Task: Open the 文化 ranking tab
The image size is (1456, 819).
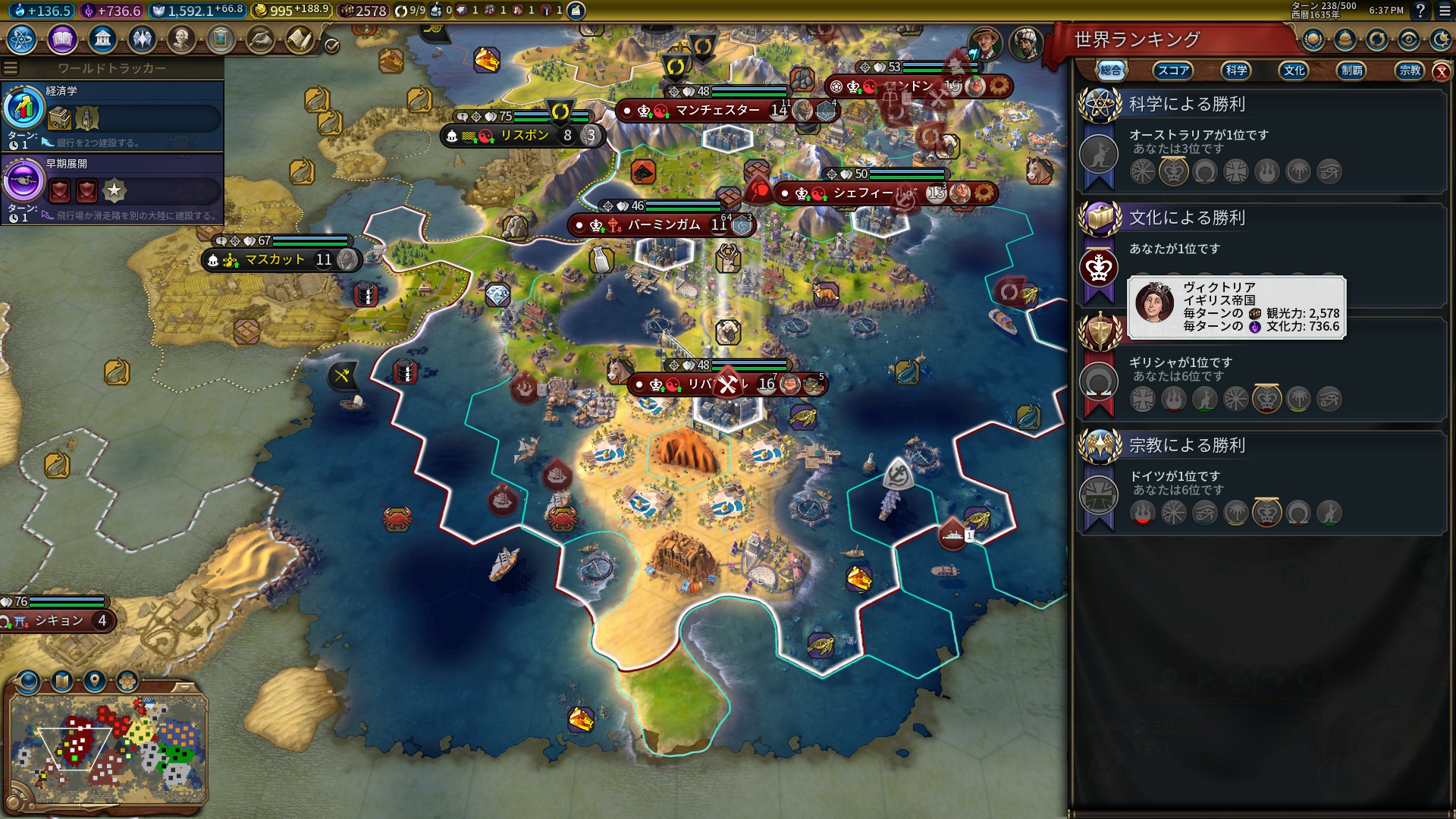Action: (x=1294, y=71)
